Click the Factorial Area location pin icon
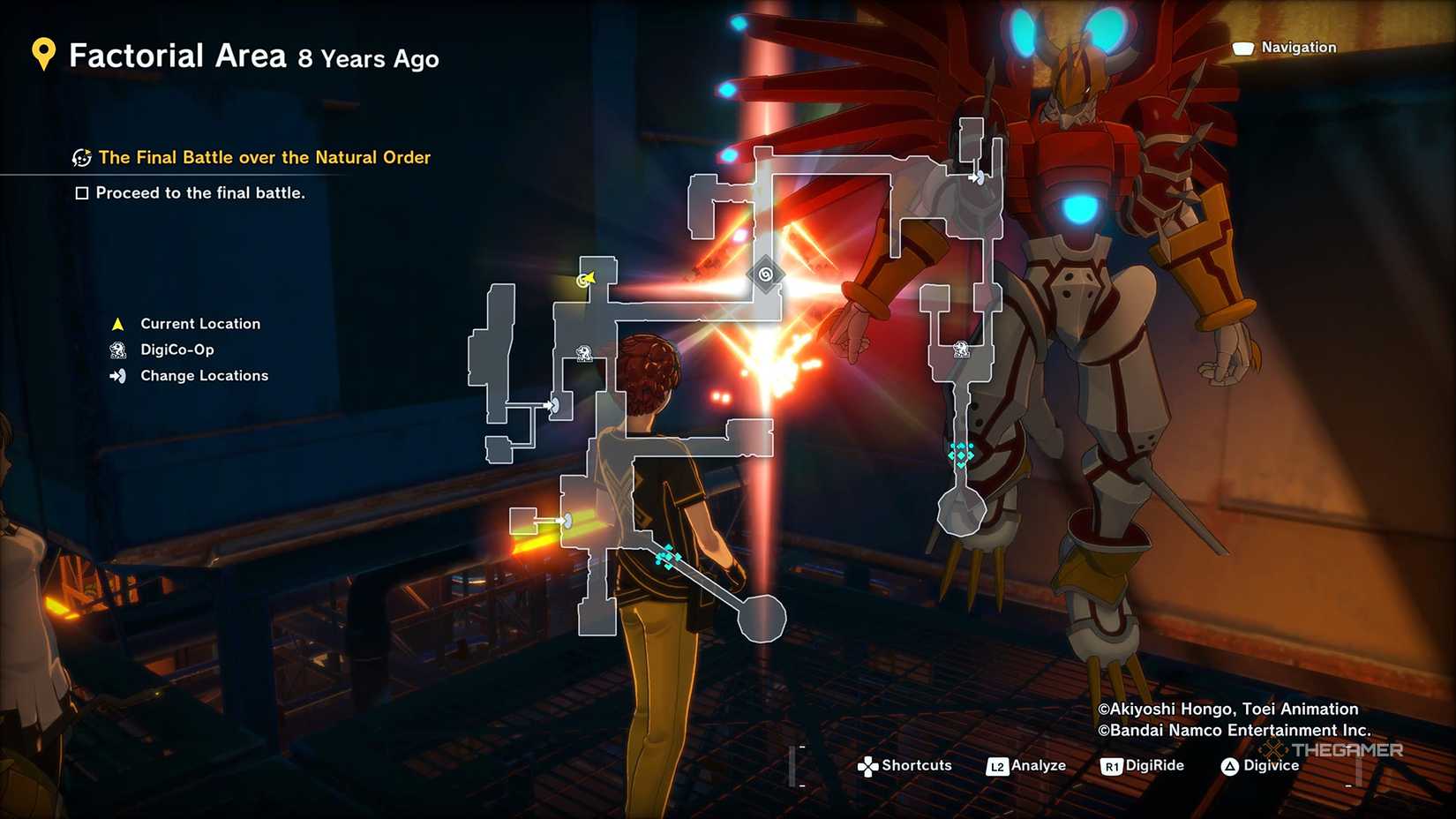1456x819 pixels. [43, 55]
